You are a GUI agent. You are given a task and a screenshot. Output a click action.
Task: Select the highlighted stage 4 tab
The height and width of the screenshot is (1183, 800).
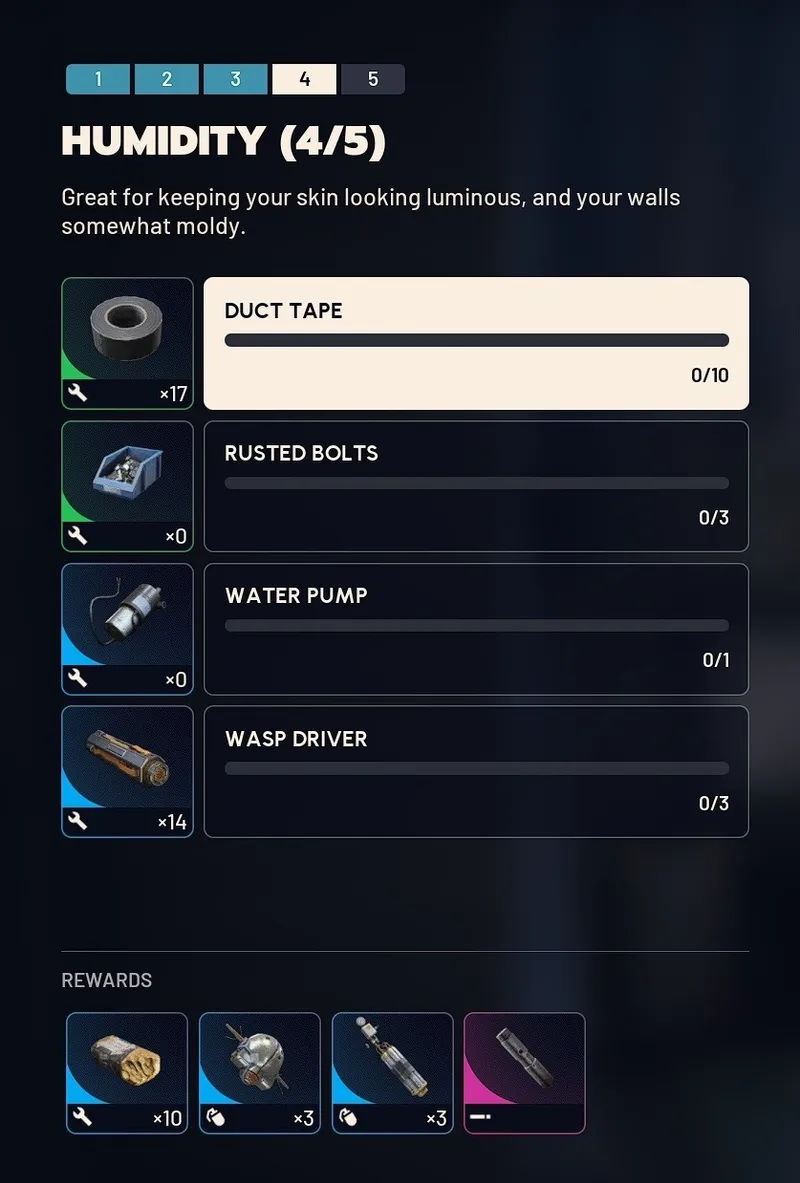click(x=304, y=79)
